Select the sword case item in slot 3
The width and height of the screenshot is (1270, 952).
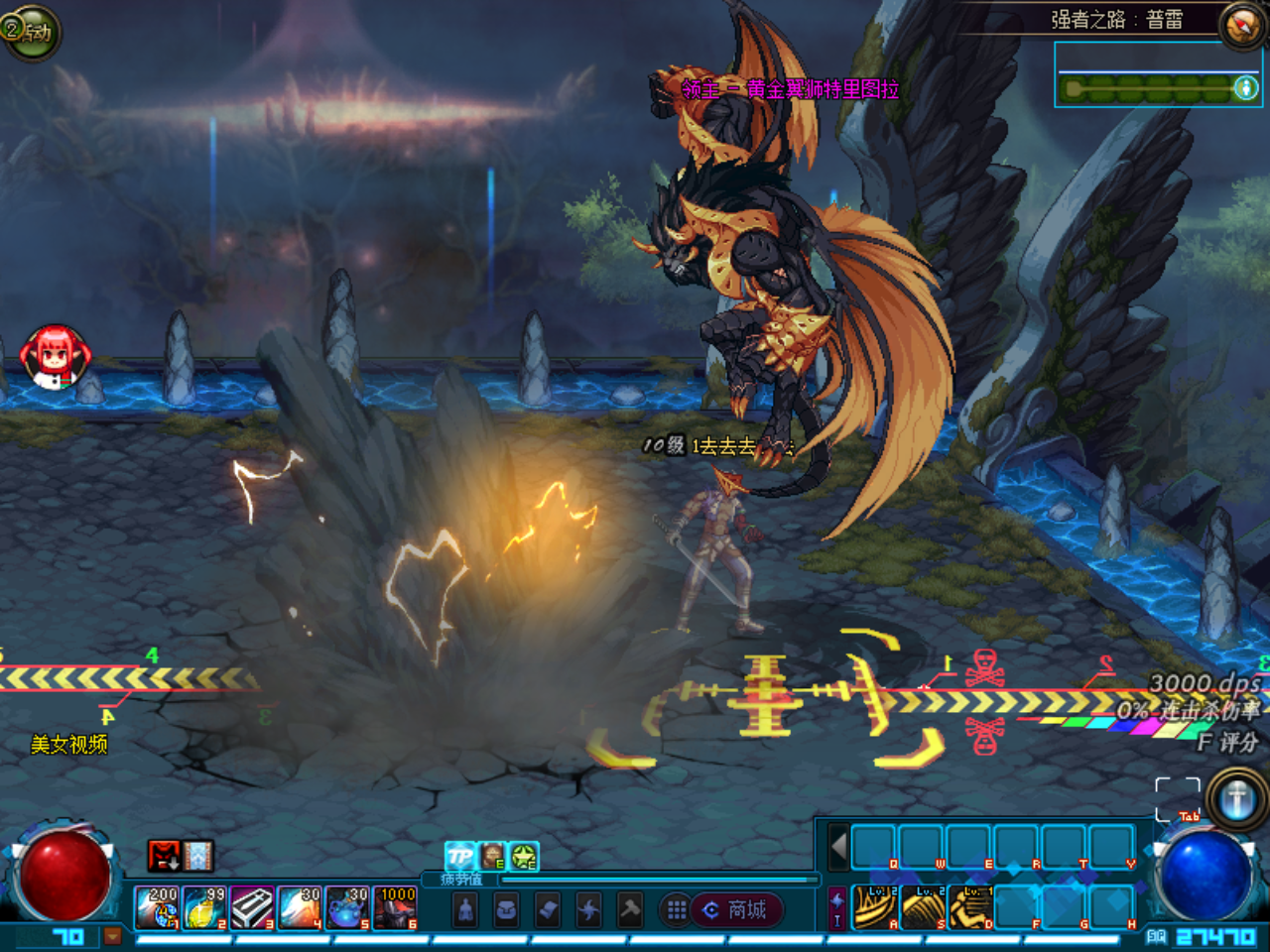253,908
